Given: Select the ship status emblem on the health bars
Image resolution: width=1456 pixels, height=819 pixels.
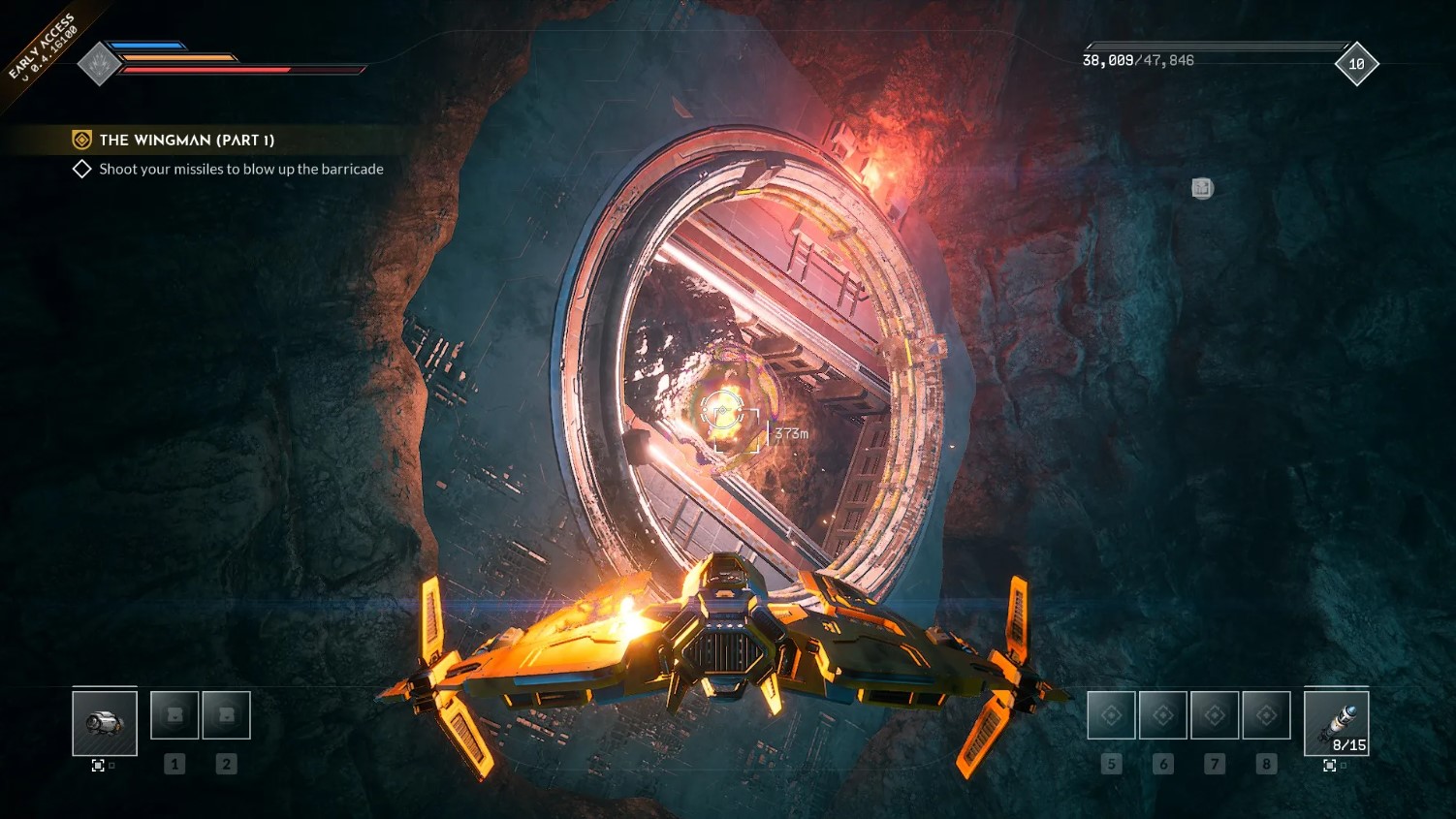Looking at the screenshot, I should tap(100, 63).
